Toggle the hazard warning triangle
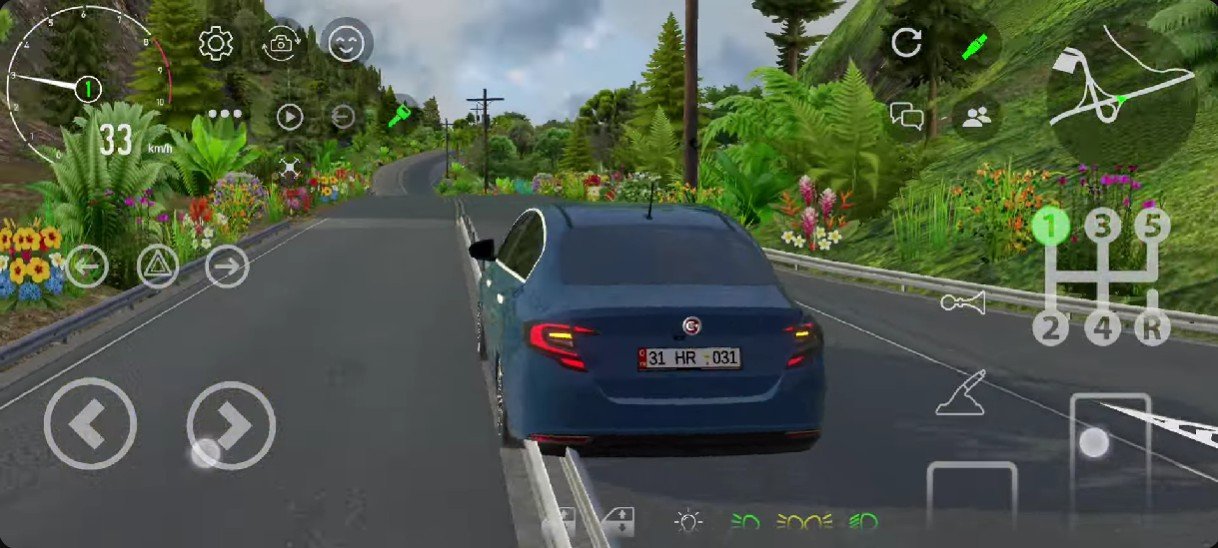1218x548 pixels. coord(158,266)
